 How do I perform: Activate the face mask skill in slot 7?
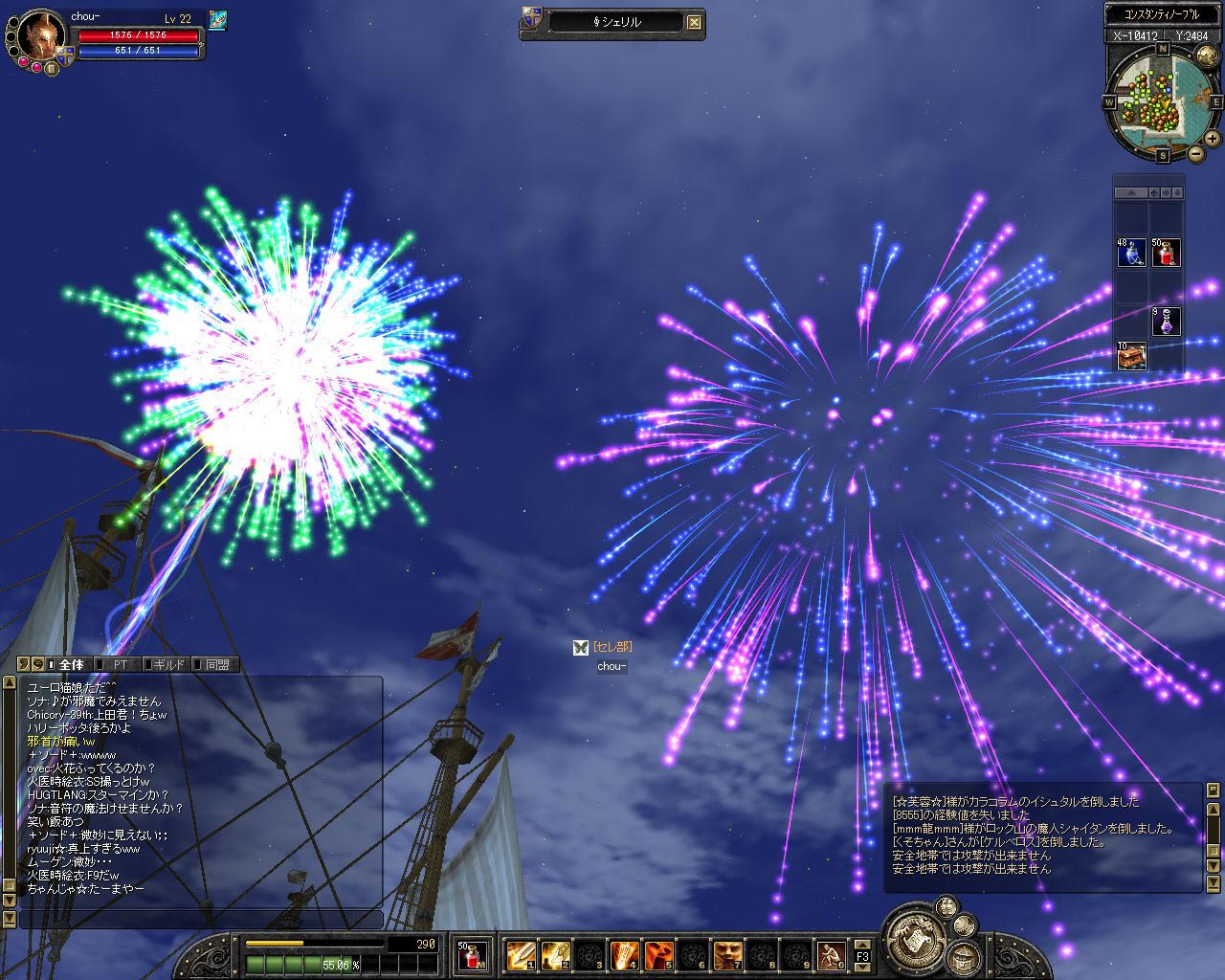[726, 955]
